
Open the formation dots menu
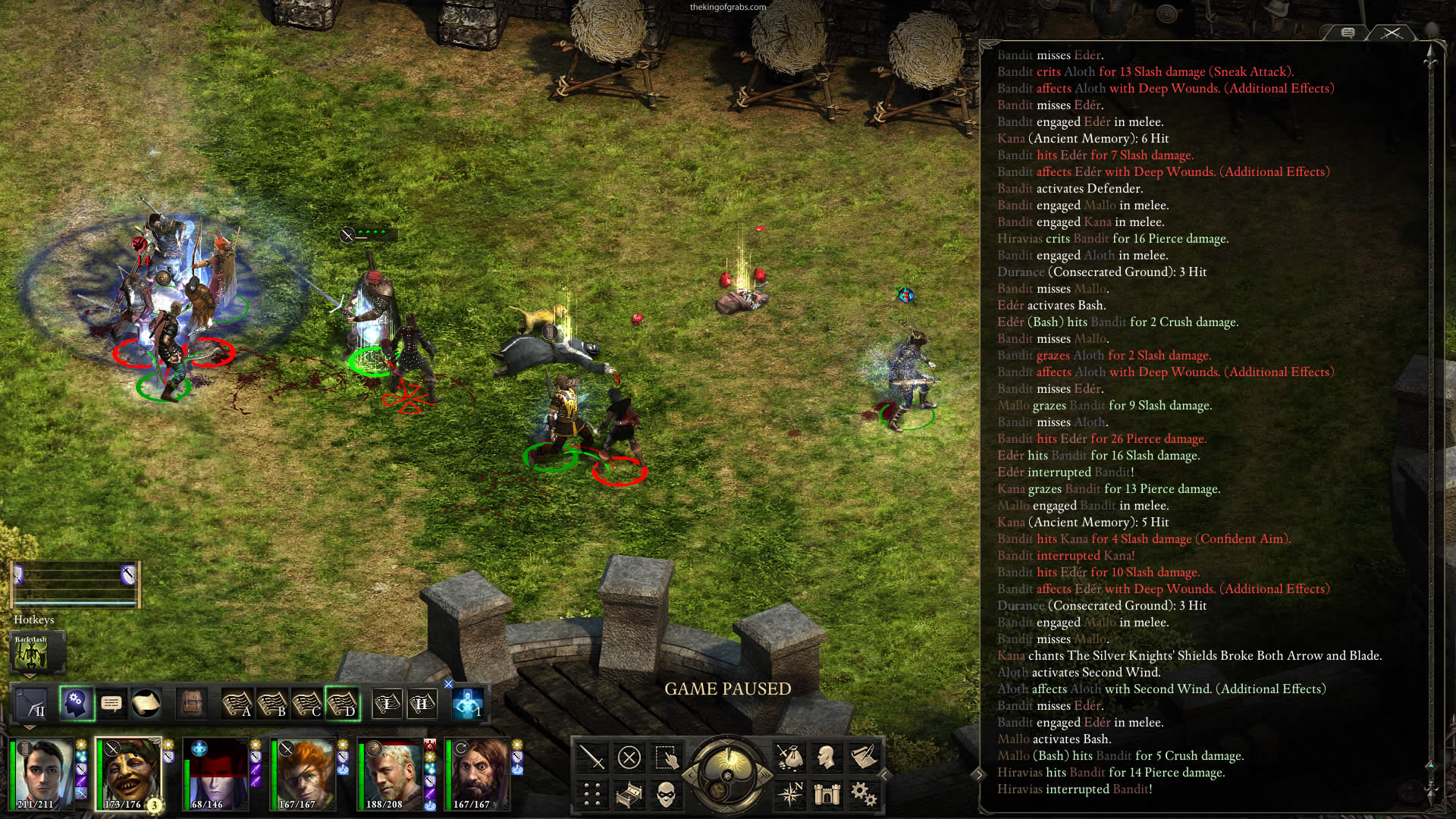pos(591,794)
